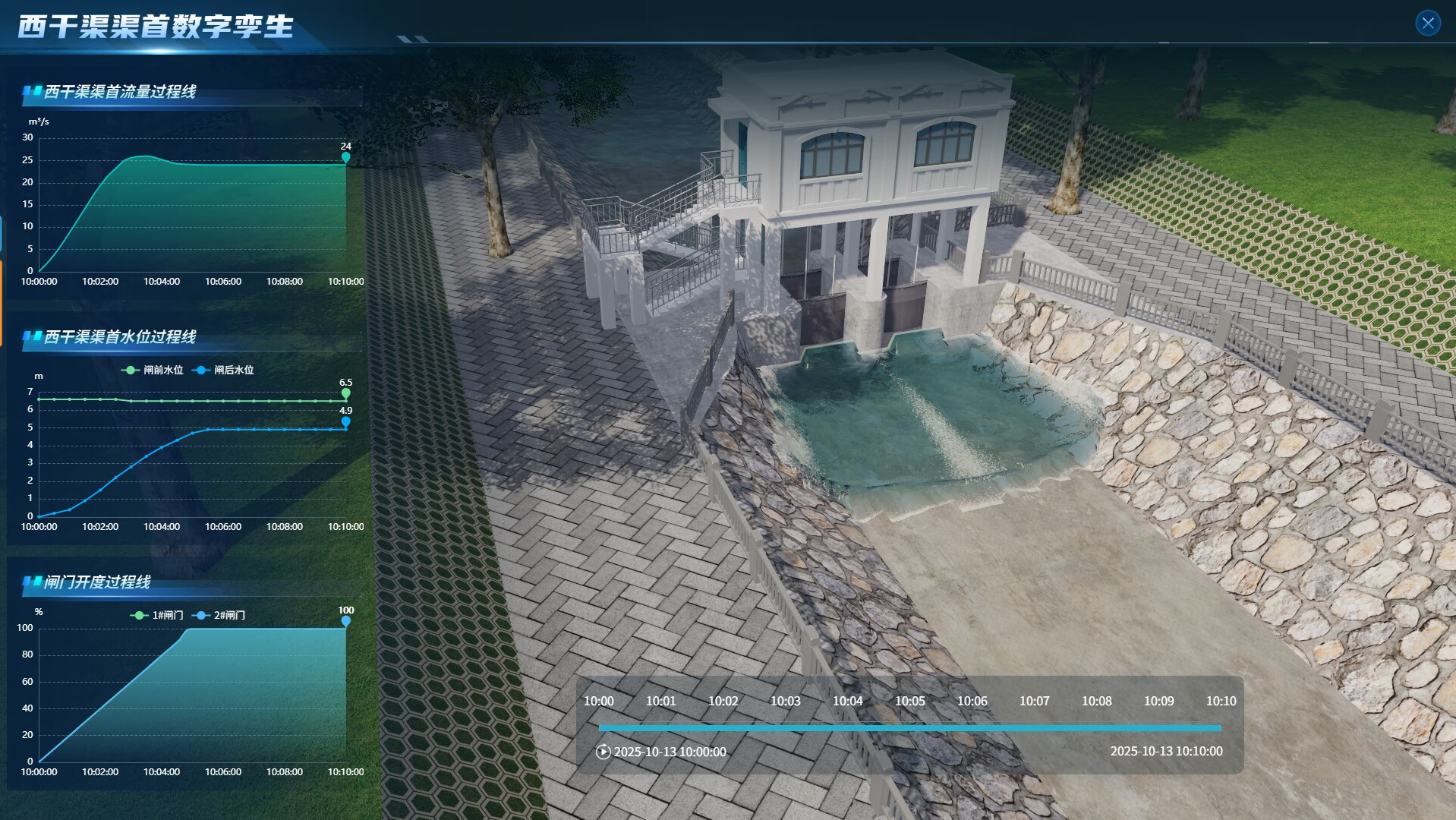The height and width of the screenshot is (820, 1456).
Task: Start timeline playback with the play icon
Action: click(604, 752)
